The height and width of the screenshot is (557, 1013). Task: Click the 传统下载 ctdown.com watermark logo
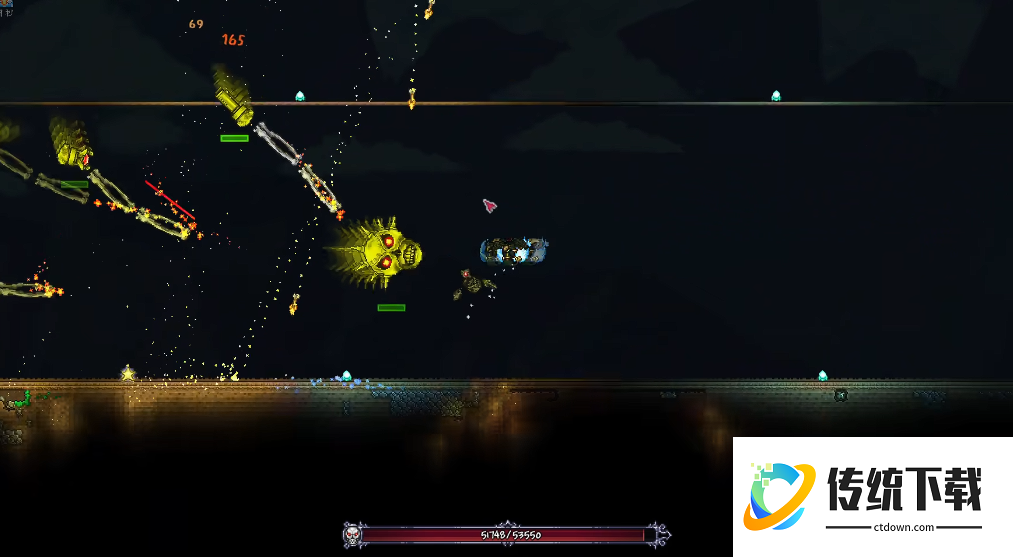pyautogui.click(x=872, y=496)
